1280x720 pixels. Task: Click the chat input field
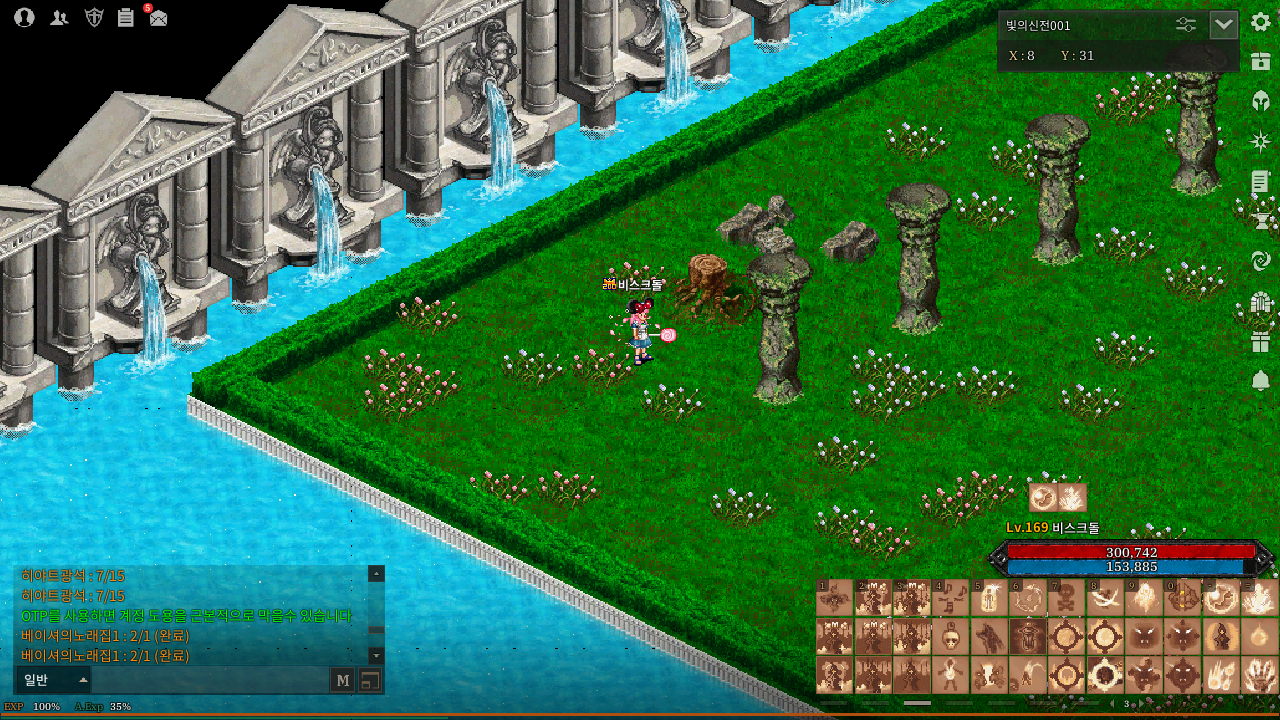(210, 681)
